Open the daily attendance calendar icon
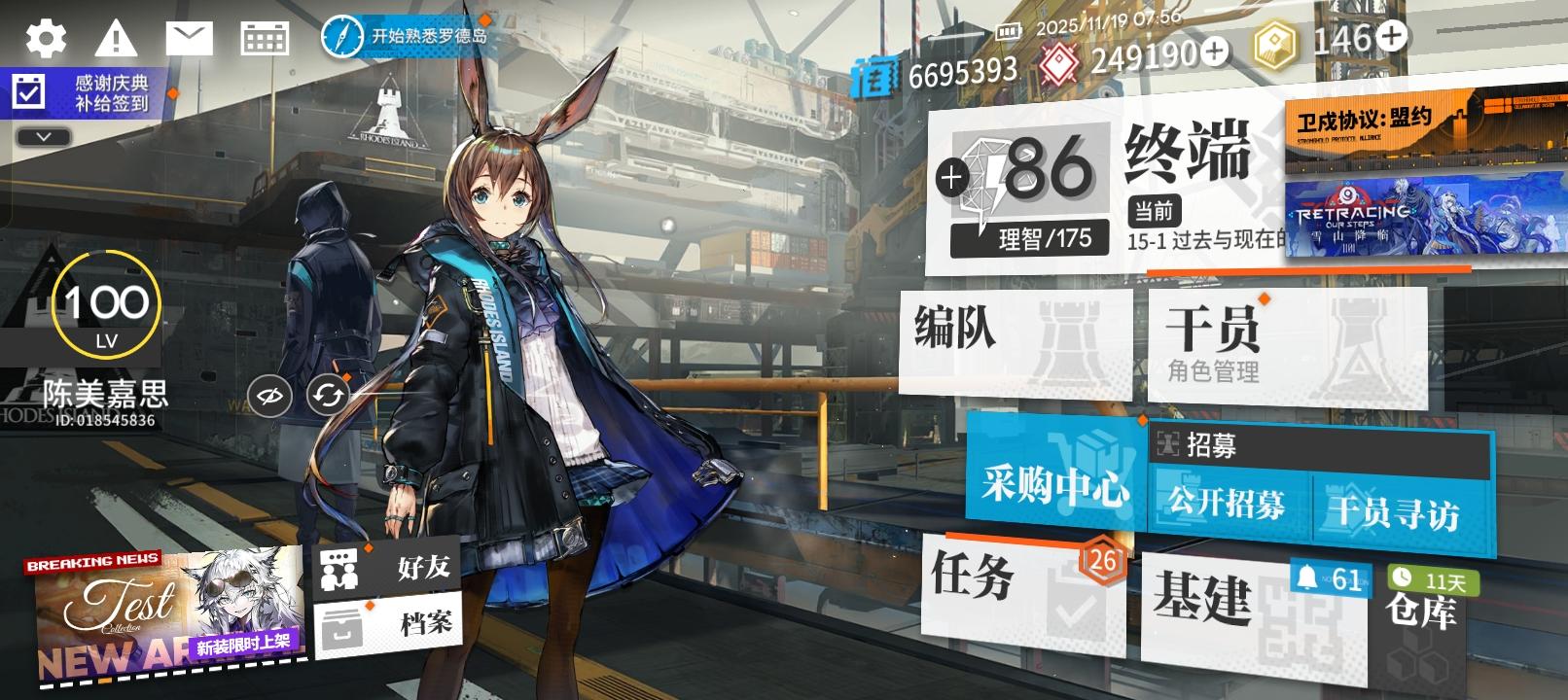The height and width of the screenshot is (700, 1568). pyautogui.click(x=265, y=37)
